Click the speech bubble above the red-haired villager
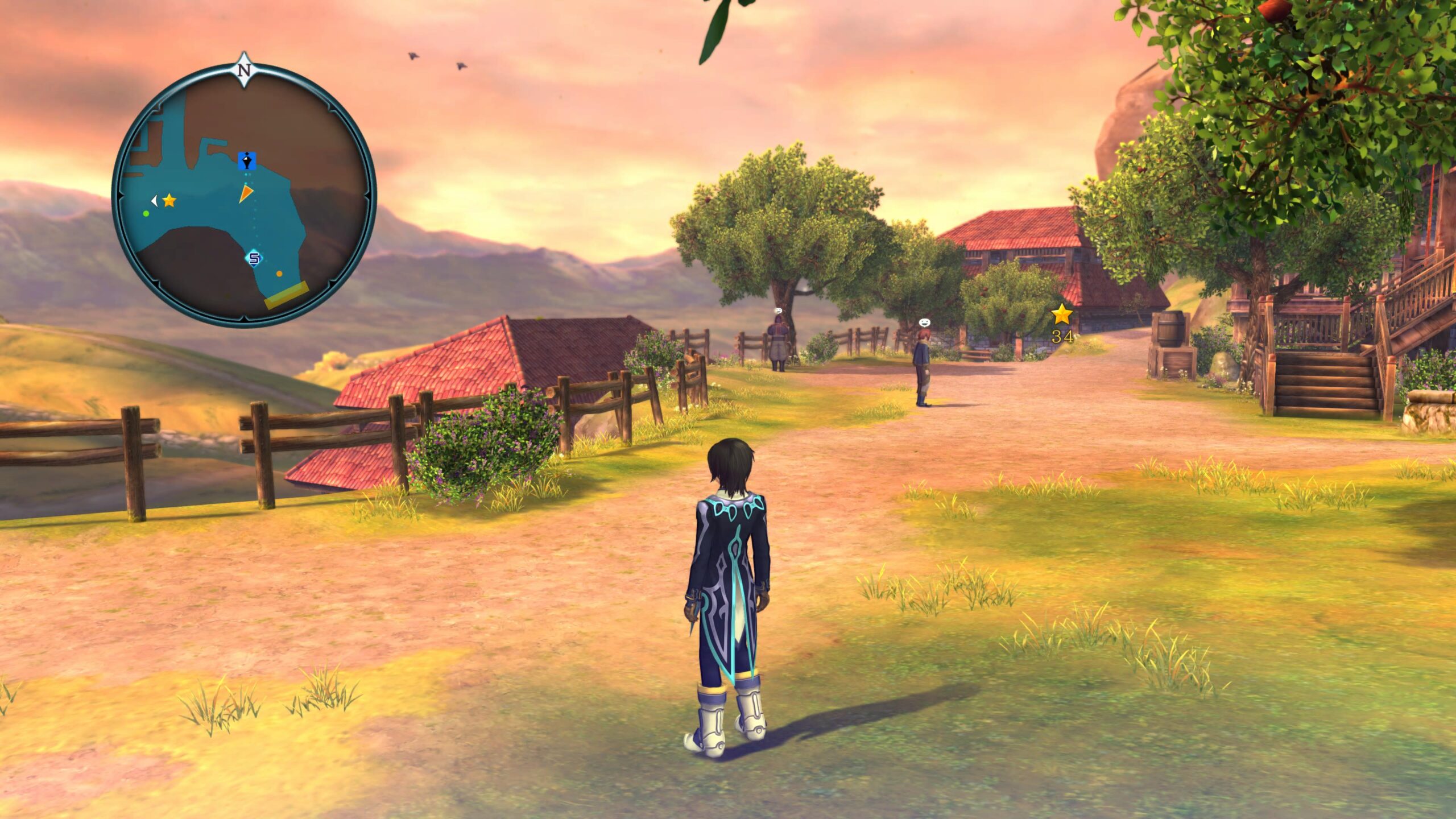Screen dimensions: 1456x819 coord(925,322)
